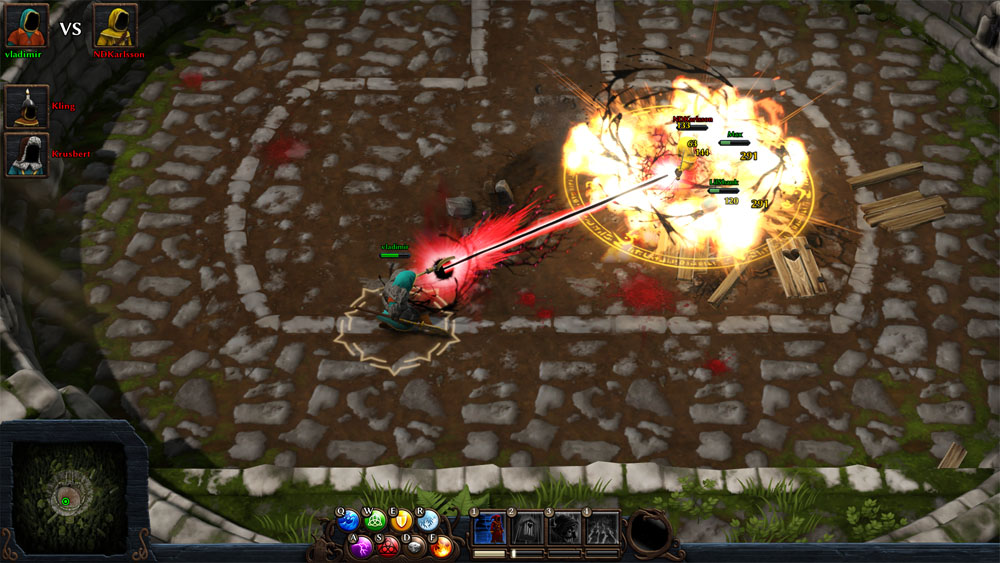This screenshot has height=563, width=1000.
Task: Choose magick slot number 4
Action: [x=601, y=527]
